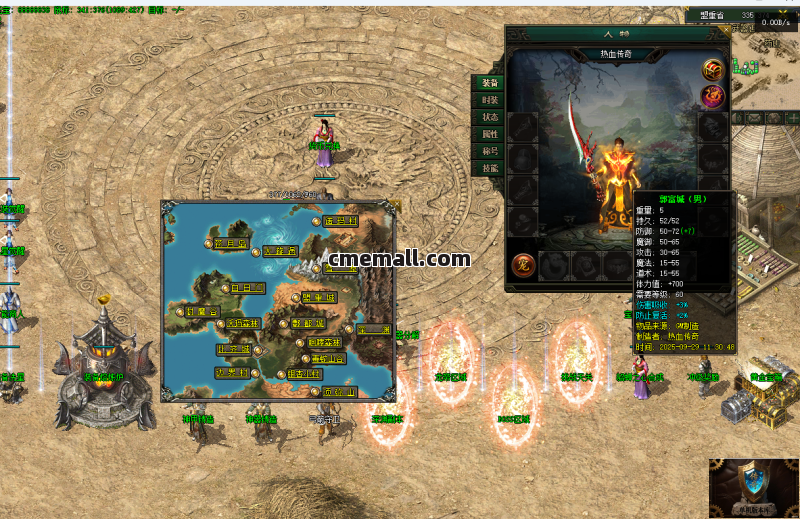Image resolution: width=800 pixels, height=519 pixels.
Task: Open the 技能 skills tab
Action: click(x=489, y=168)
